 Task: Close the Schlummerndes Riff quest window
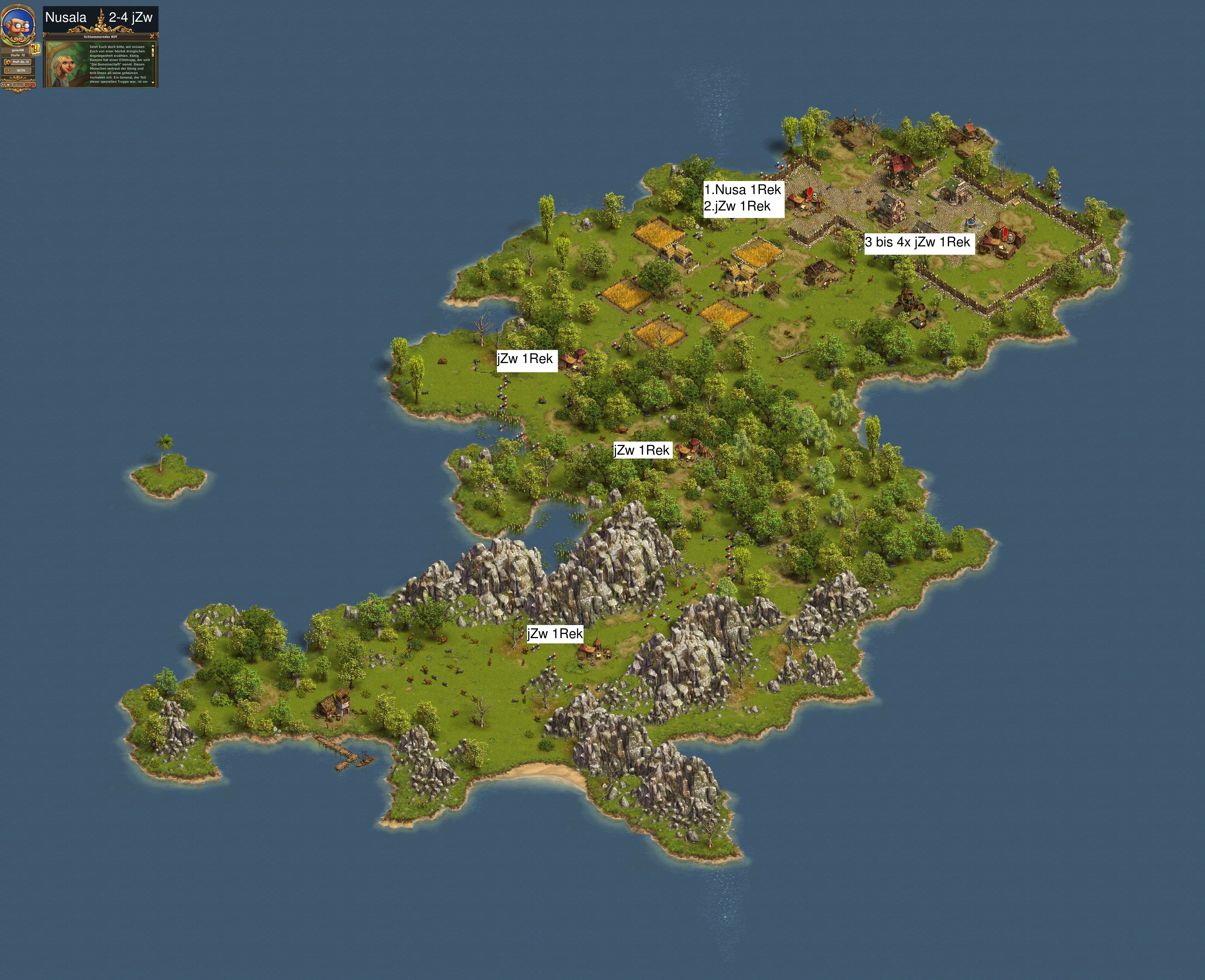tap(152, 37)
